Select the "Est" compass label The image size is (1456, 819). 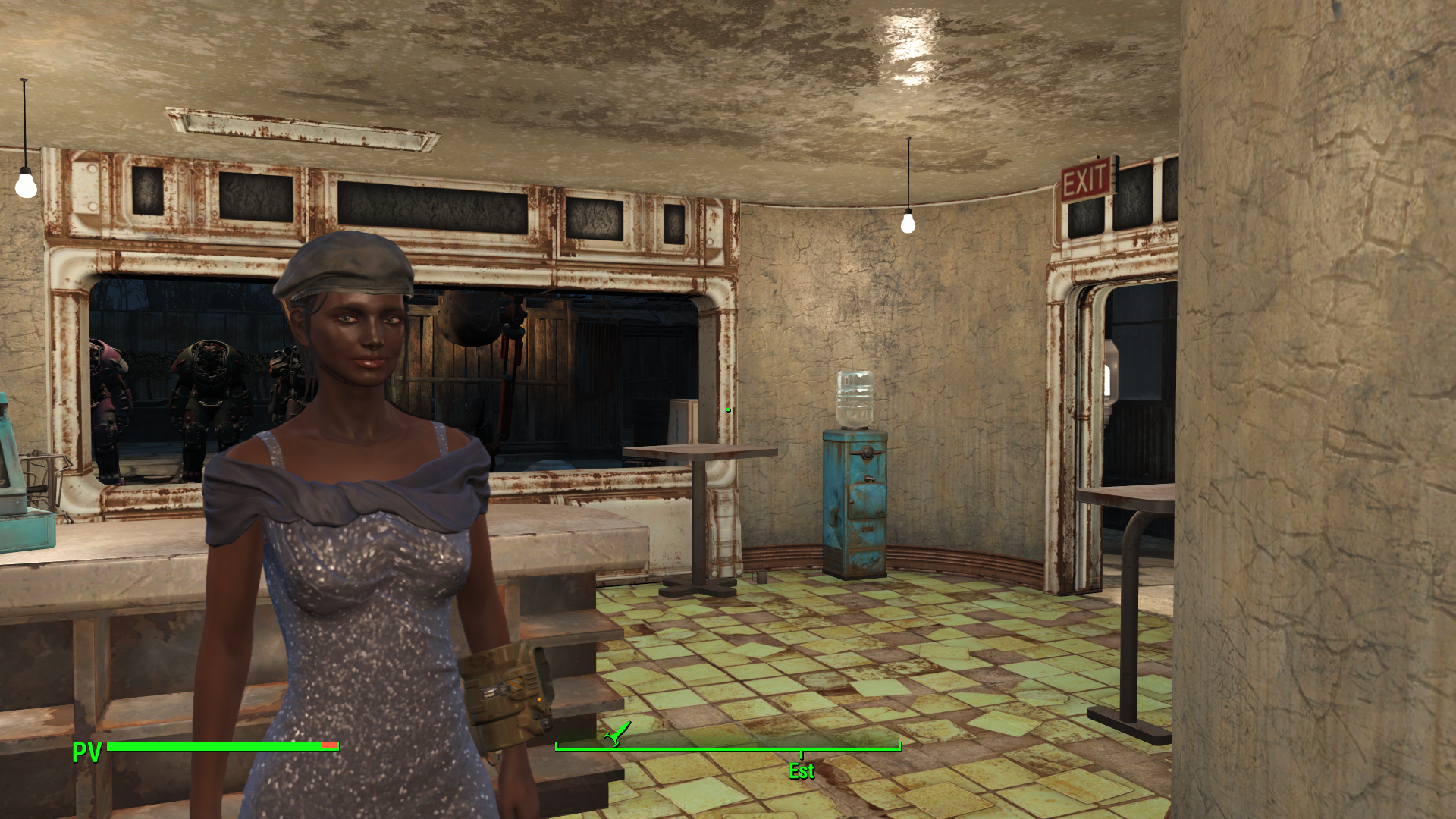[x=800, y=771]
